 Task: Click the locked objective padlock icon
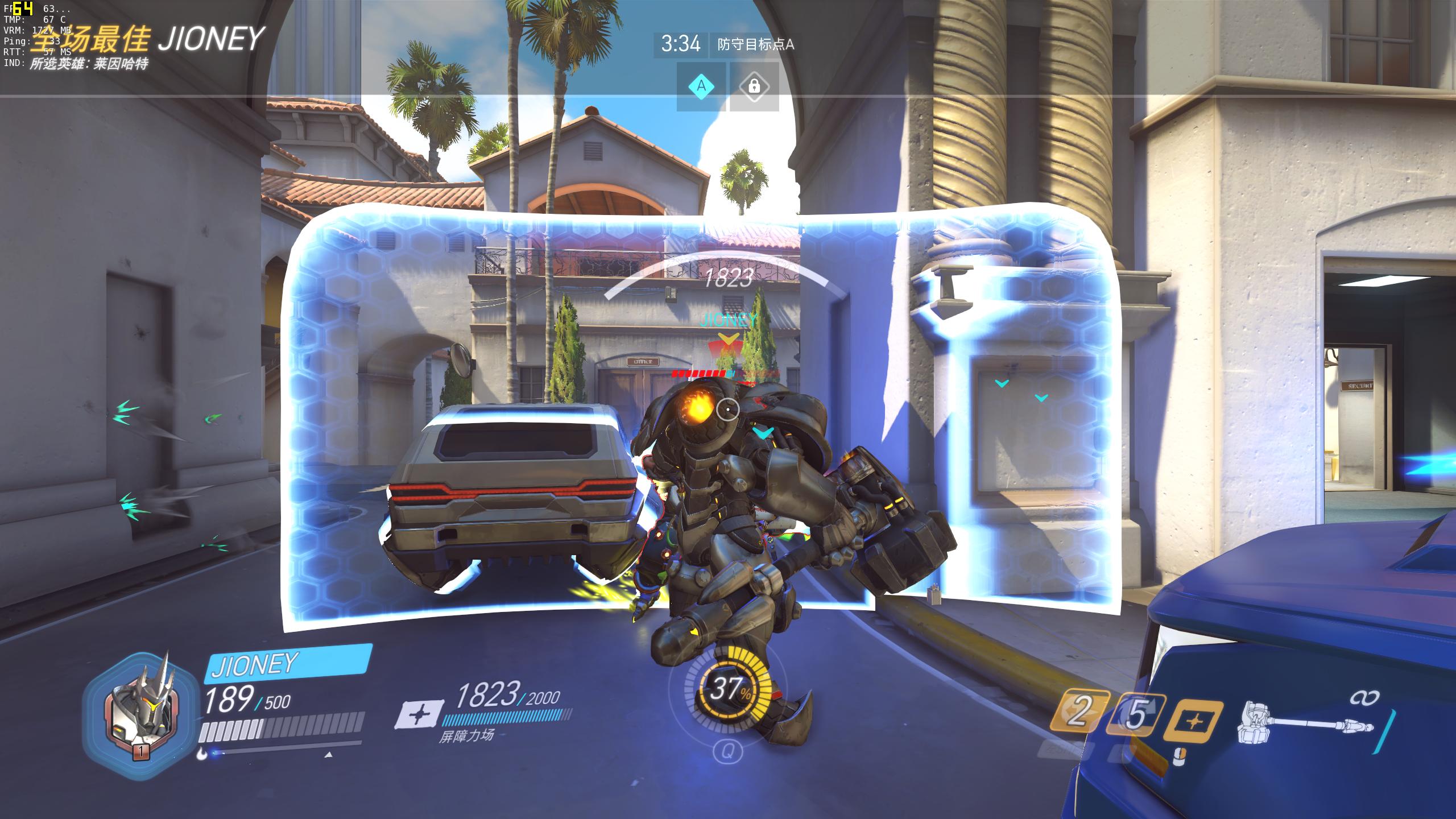(754, 86)
